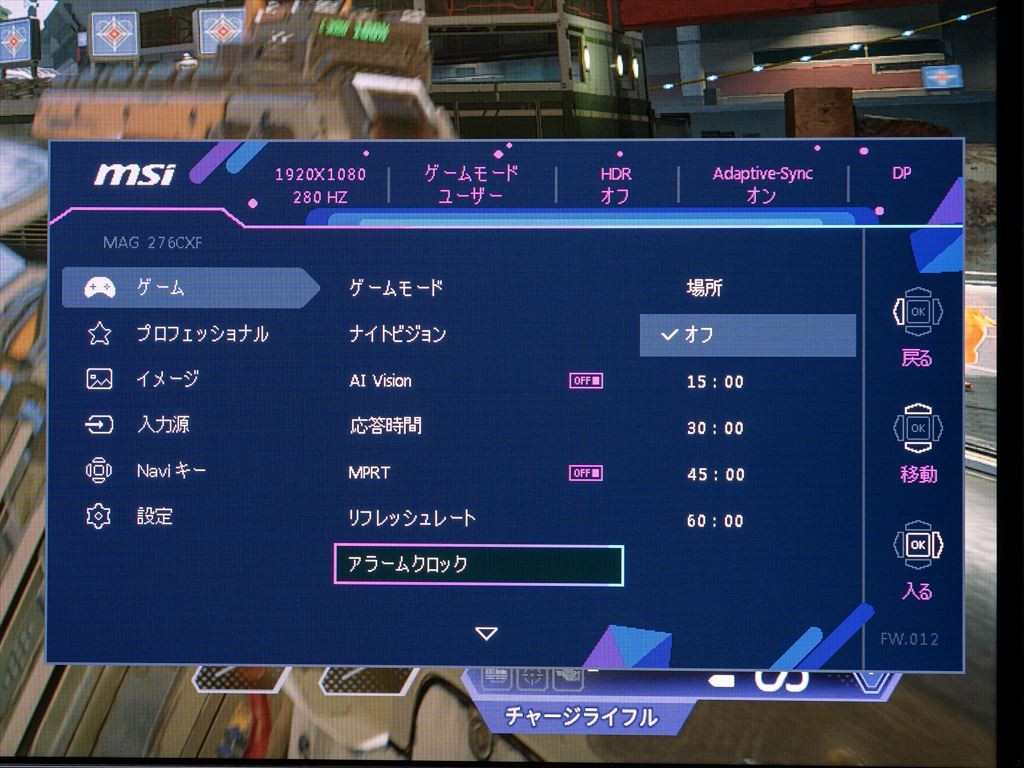Open the プロフェッショナル category

click(x=202, y=334)
